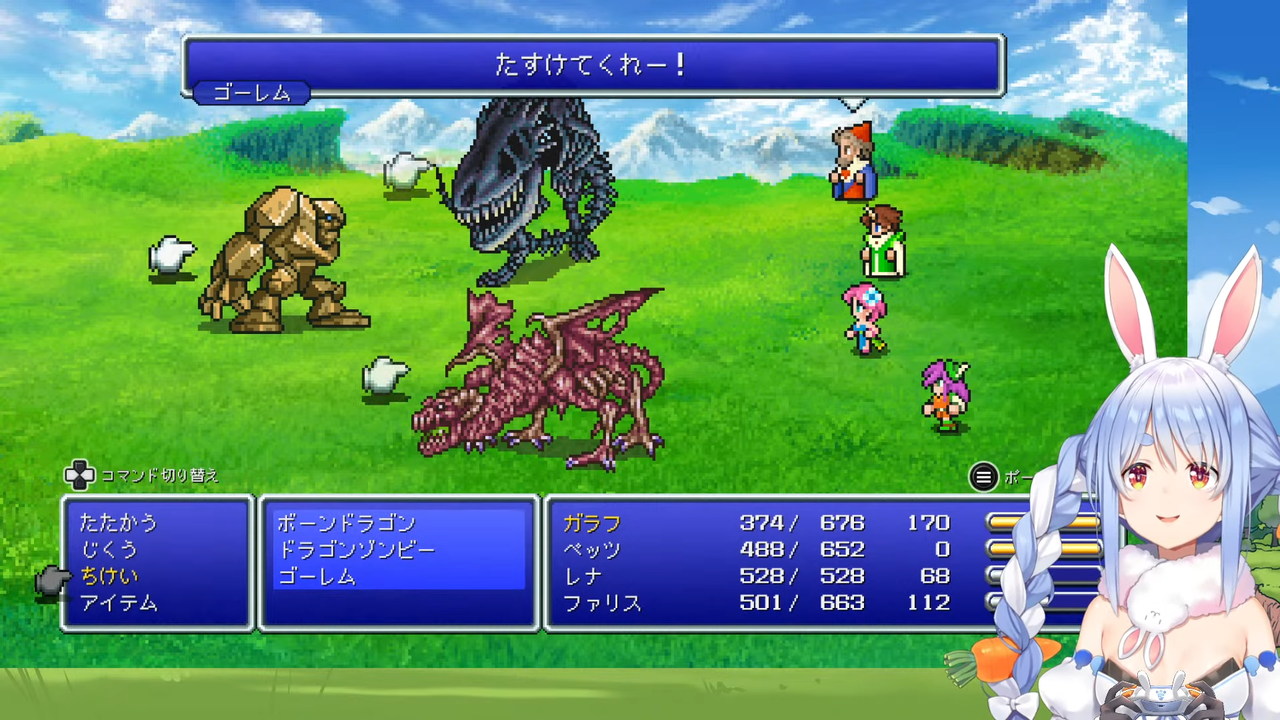This screenshot has height=720, width=1280.
Task: Select the たたかう command
Action: tap(120, 521)
